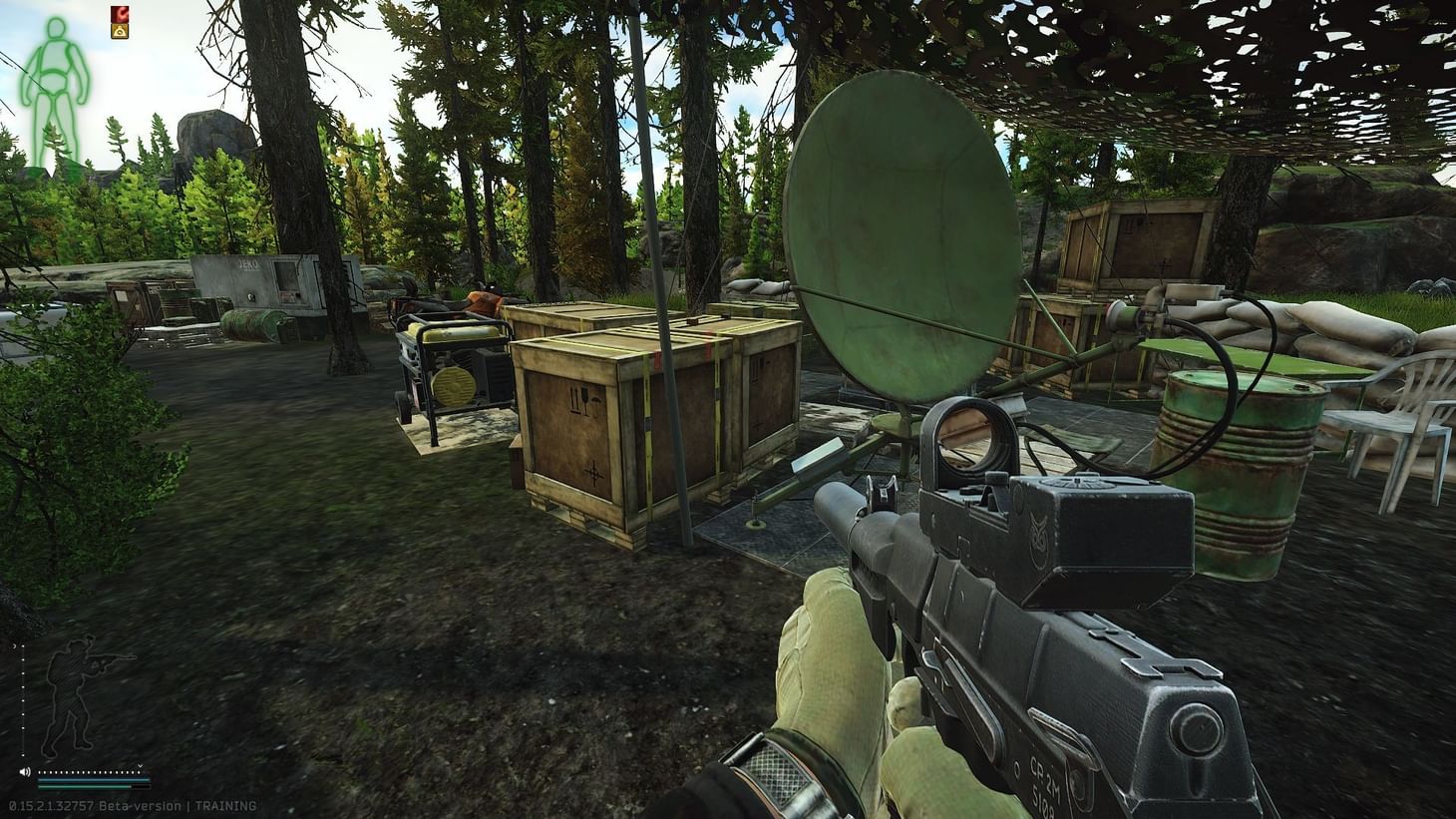The image size is (1456, 819).
Task: Toggle the topmost stance height dot
Action: pos(23,645)
